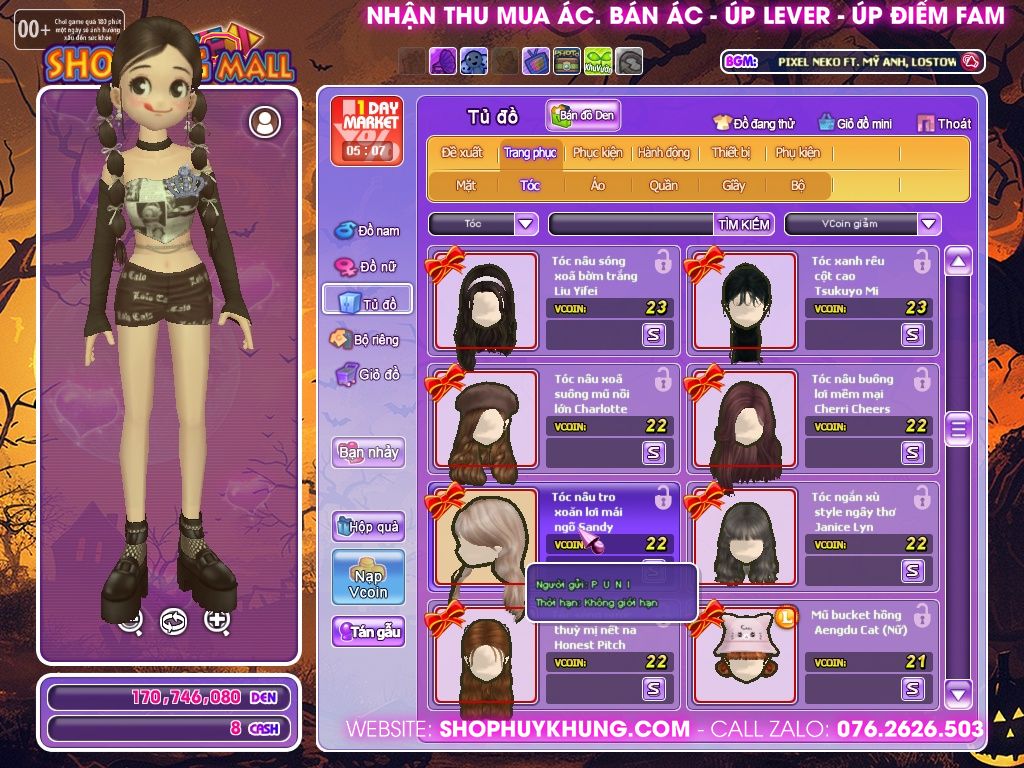
Task: Open the Hành động tab
Action: point(664,153)
